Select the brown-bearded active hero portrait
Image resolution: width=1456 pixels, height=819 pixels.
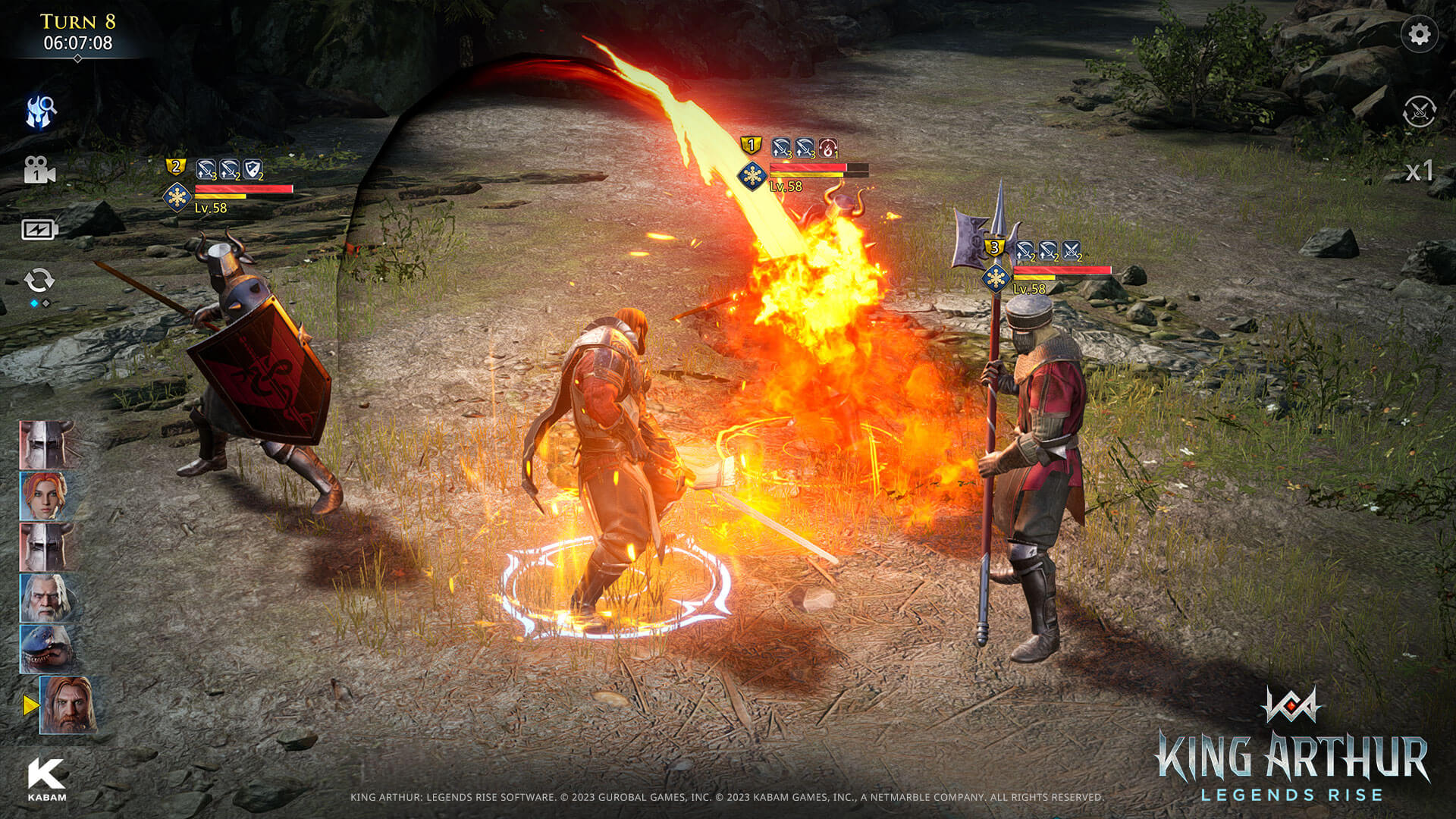pyautogui.click(x=68, y=705)
